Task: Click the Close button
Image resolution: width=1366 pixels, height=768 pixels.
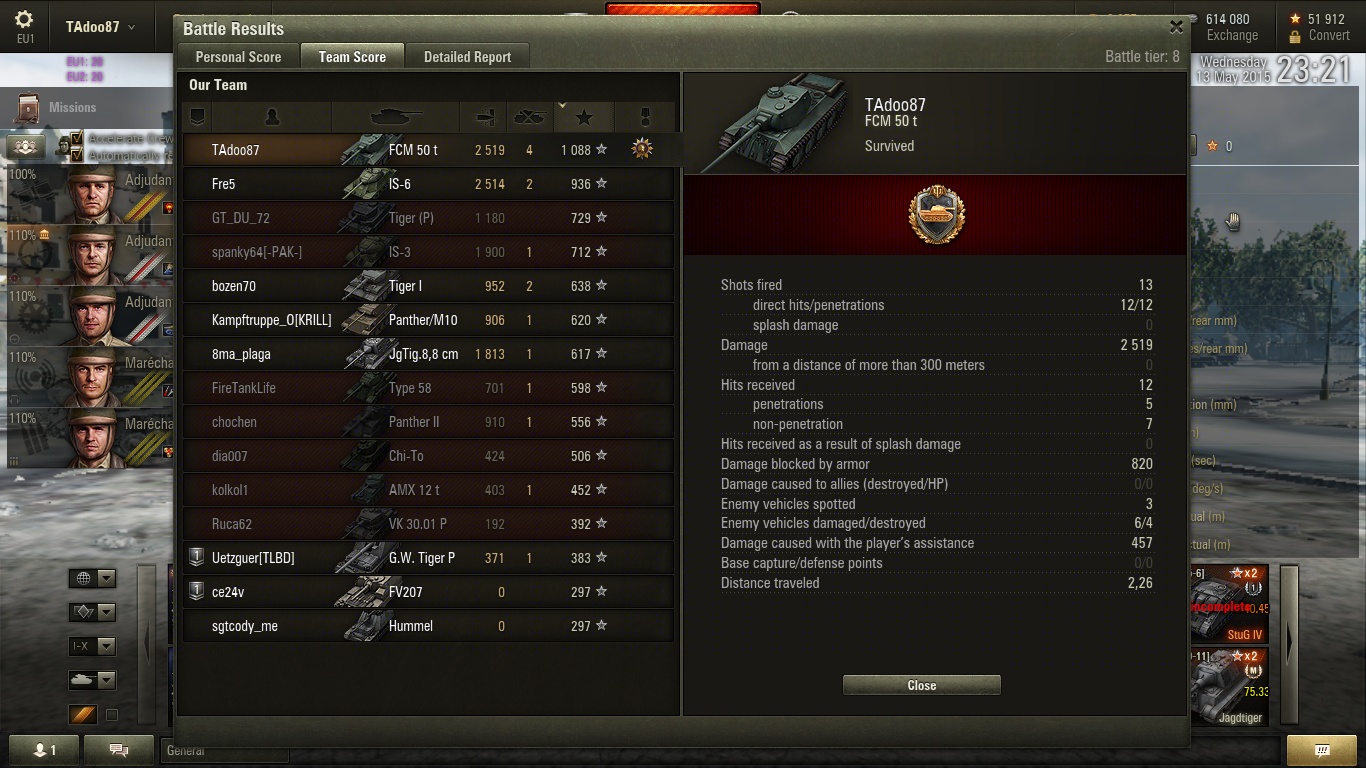Action: [x=921, y=685]
